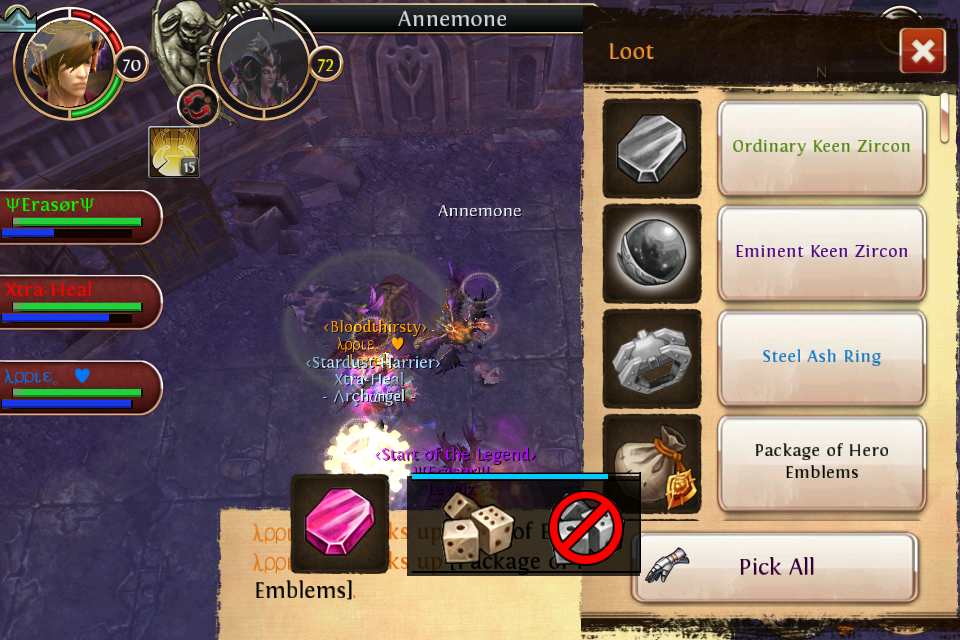Click the Eminent Keen Zircon orb icon
The image size is (960, 640).
point(652,253)
